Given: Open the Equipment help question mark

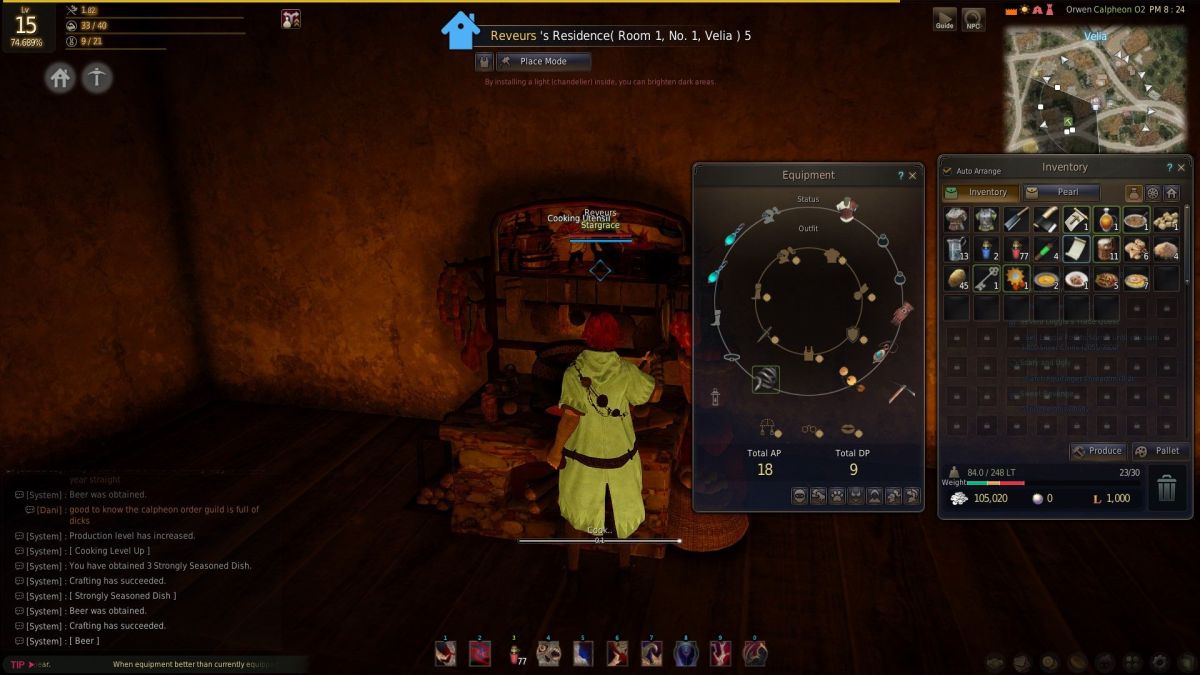Looking at the screenshot, I should pos(900,176).
